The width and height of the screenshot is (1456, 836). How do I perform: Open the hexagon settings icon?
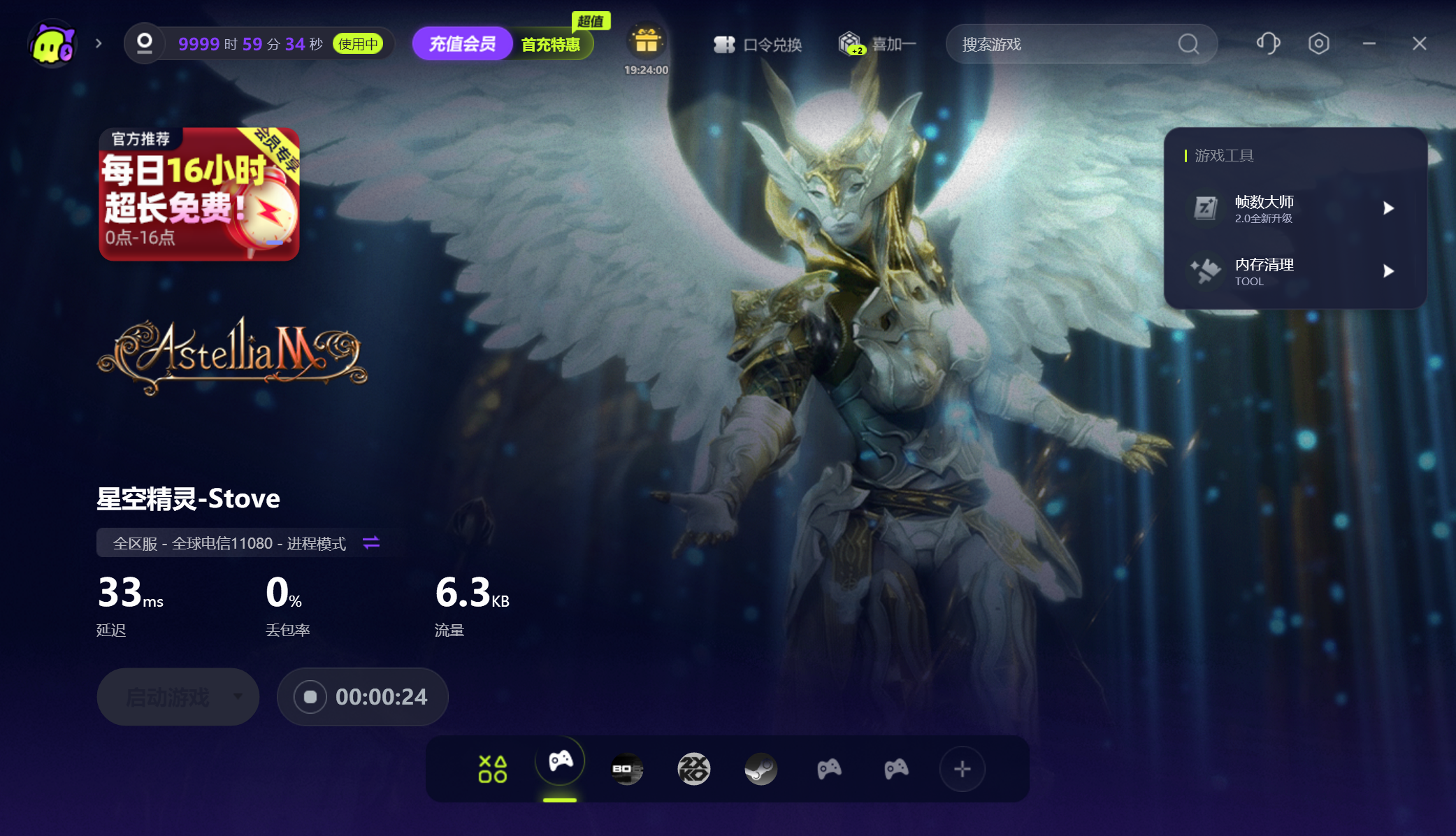coord(1318,43)
